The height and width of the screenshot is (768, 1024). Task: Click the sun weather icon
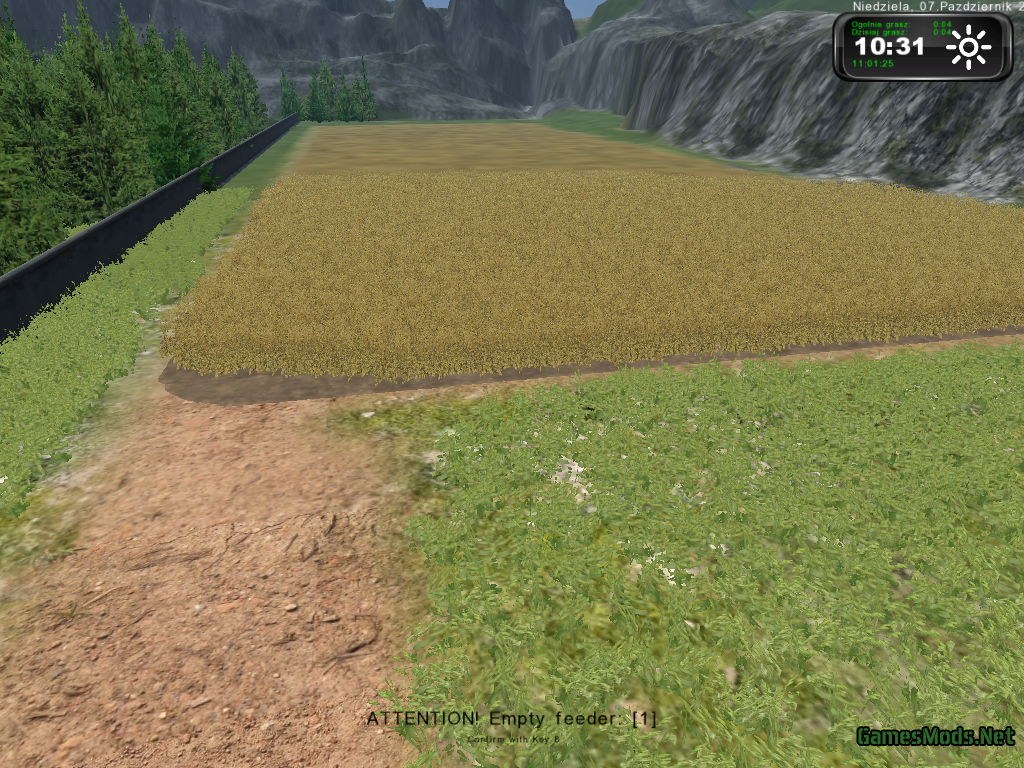pyautogui.click(x=968, y=47)
